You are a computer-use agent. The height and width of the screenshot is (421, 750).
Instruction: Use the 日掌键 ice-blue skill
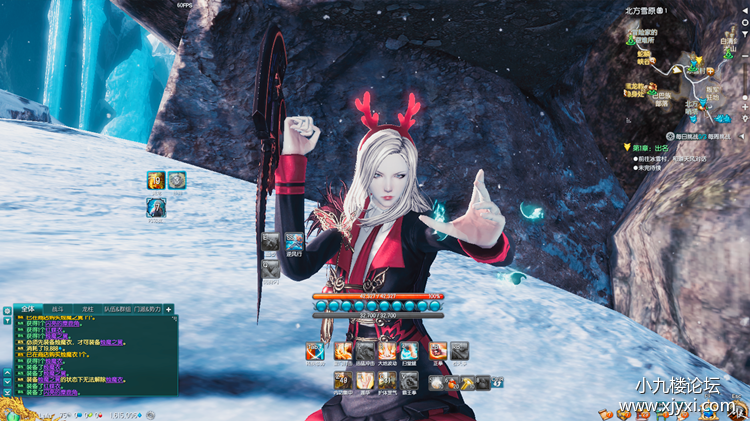[409, 351]
